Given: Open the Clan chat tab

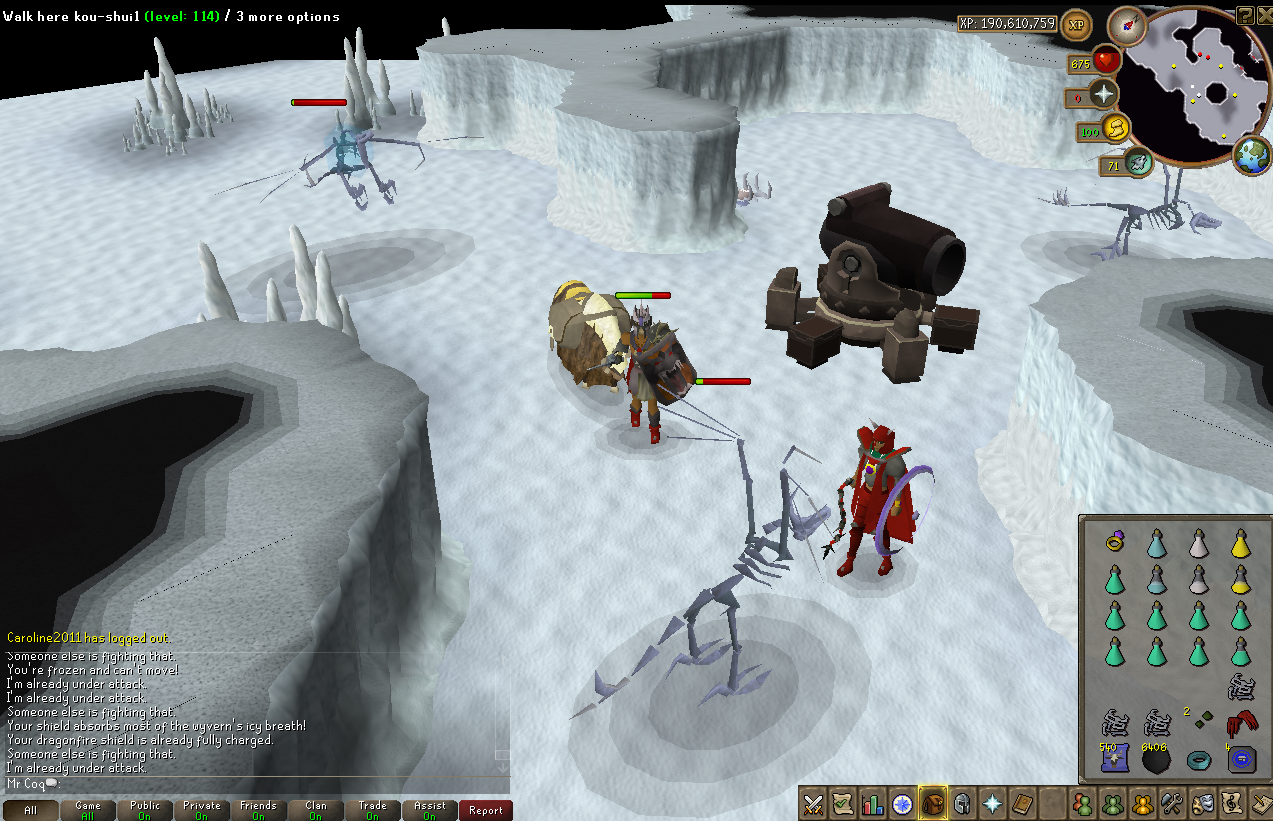Looking at the screenshot, I should [x=316, y=810].
